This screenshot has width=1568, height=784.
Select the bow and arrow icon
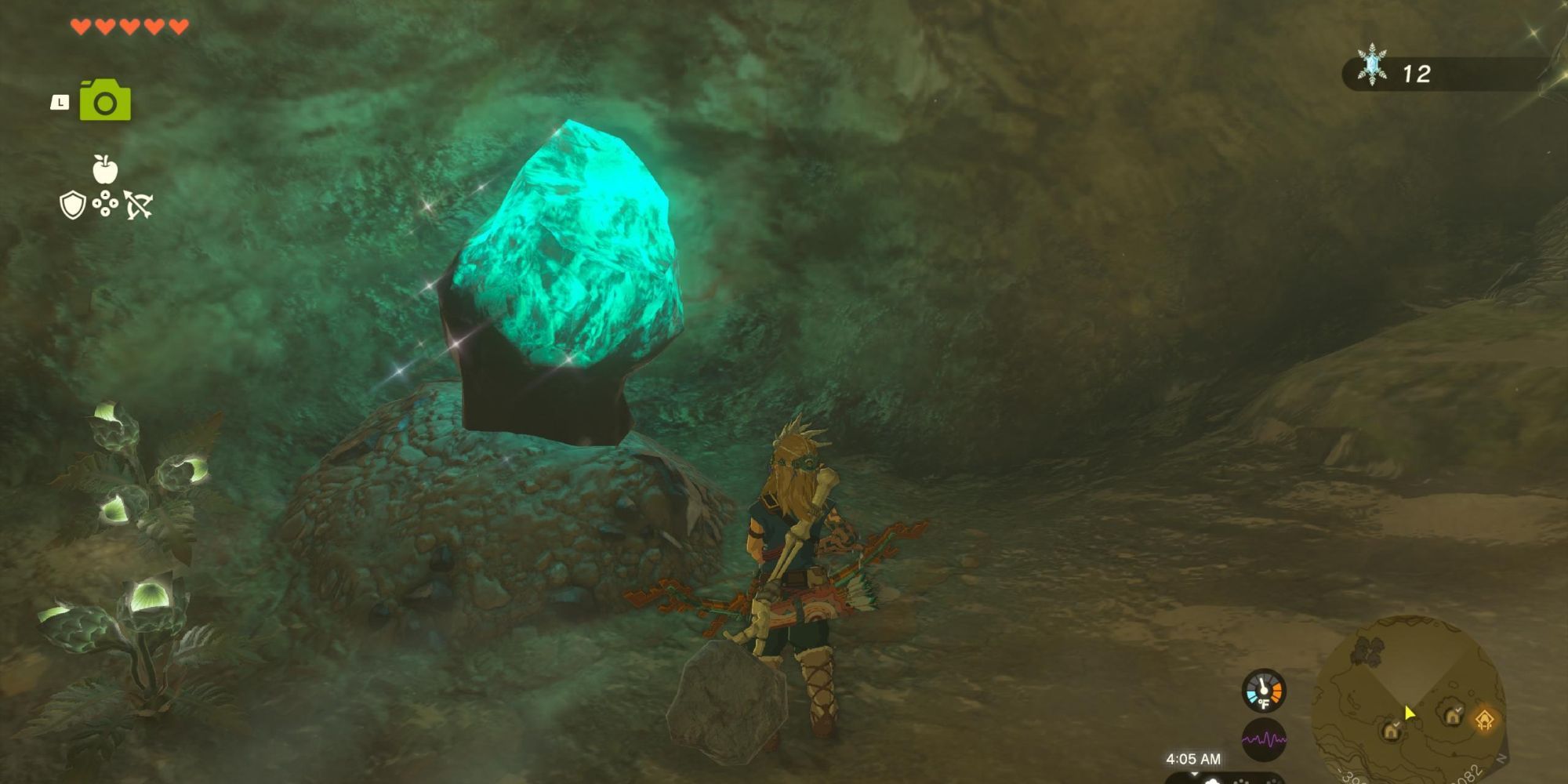coord(139,206)
